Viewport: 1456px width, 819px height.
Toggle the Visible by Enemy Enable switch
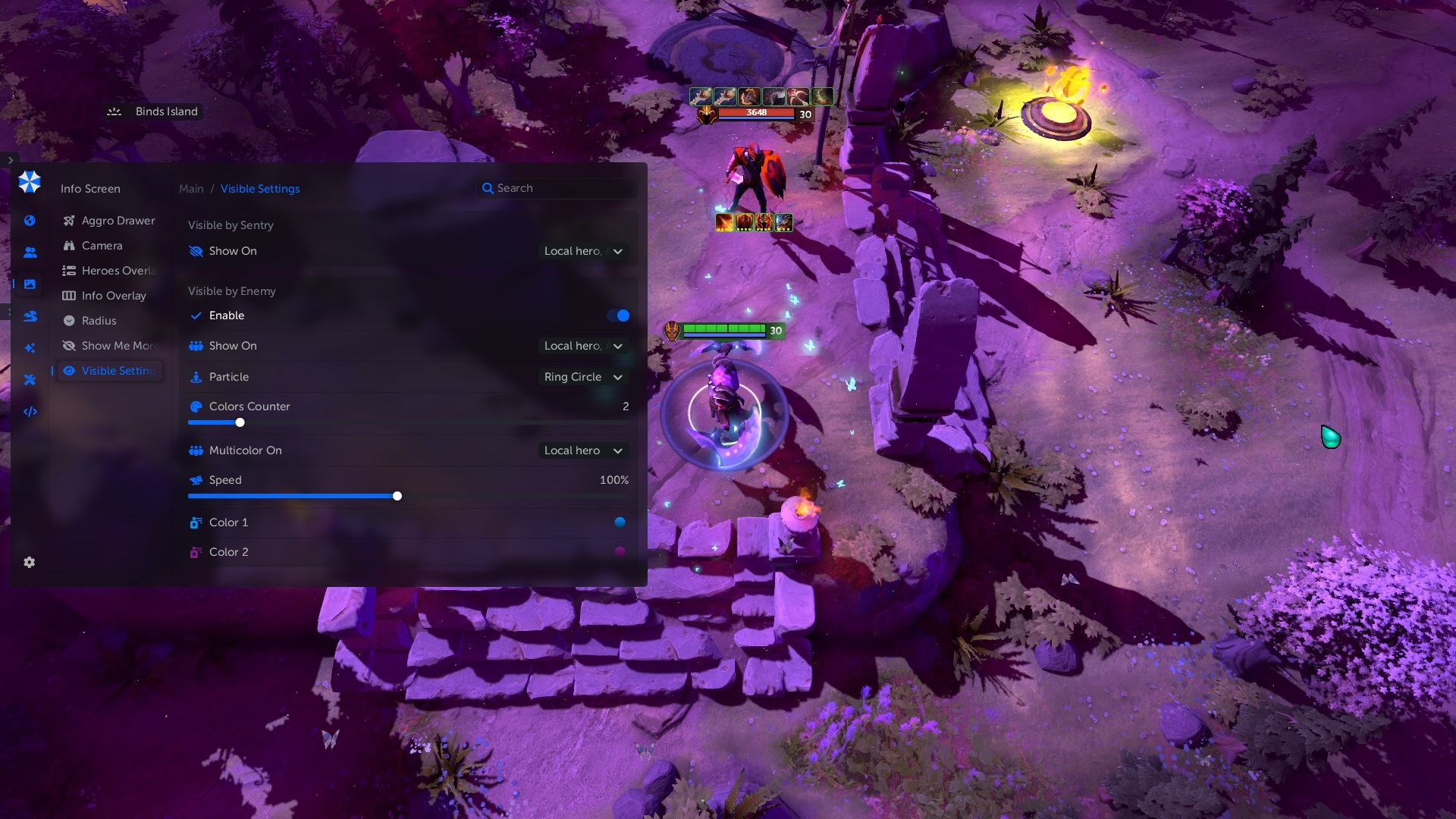(618, 315)
